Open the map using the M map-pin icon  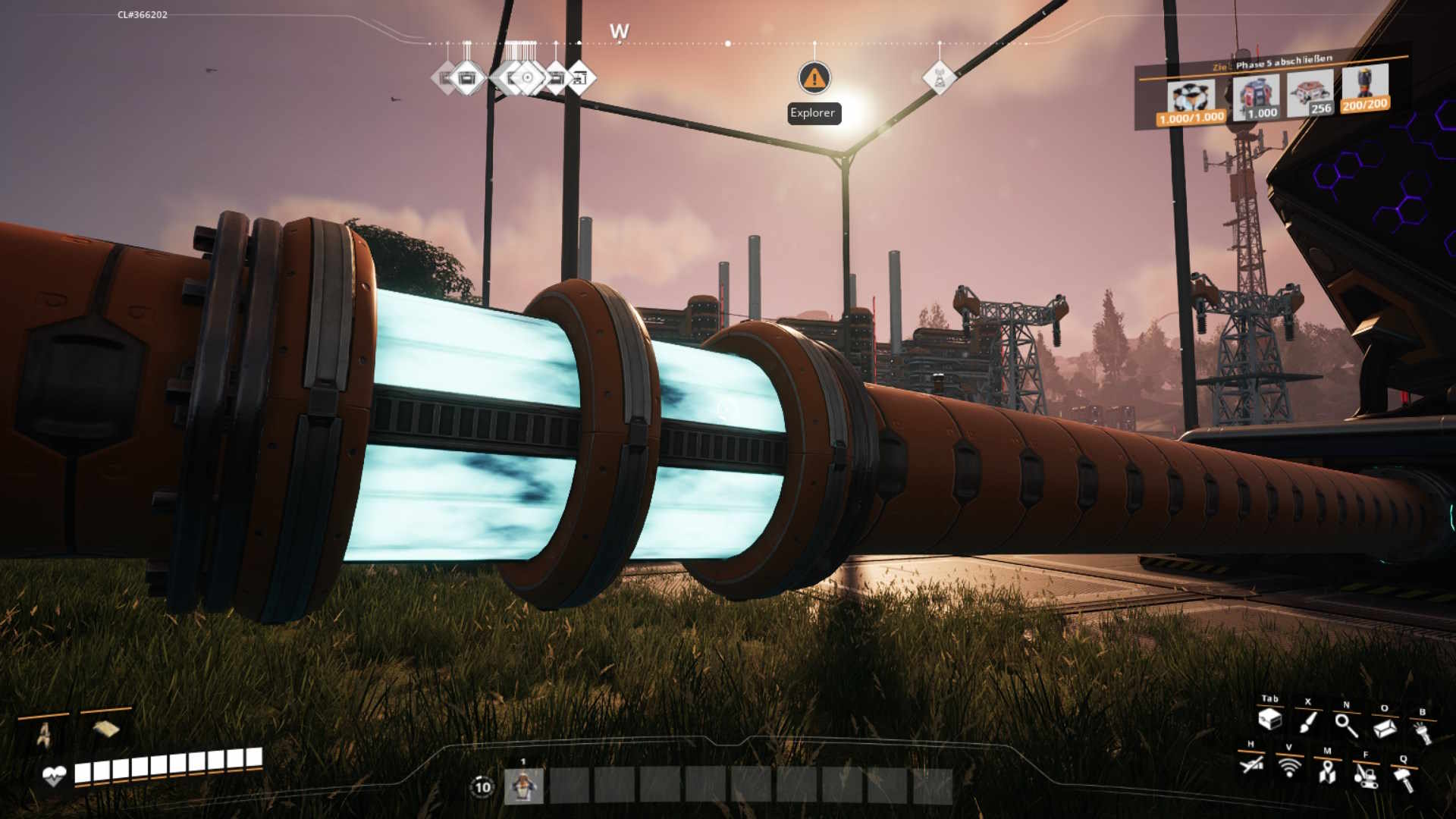(x=1328, y=773)
